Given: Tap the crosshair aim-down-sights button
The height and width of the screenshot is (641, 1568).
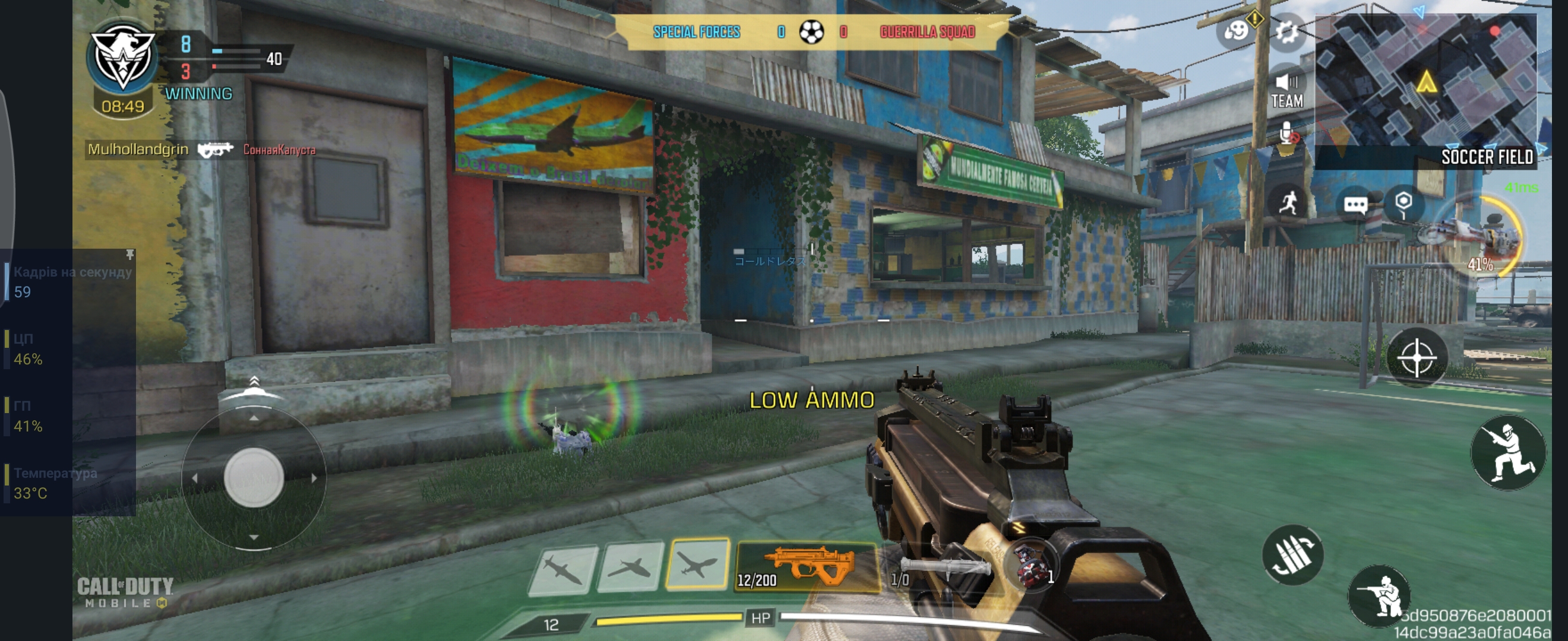Looking at the screenshot, I should 1417,358.
